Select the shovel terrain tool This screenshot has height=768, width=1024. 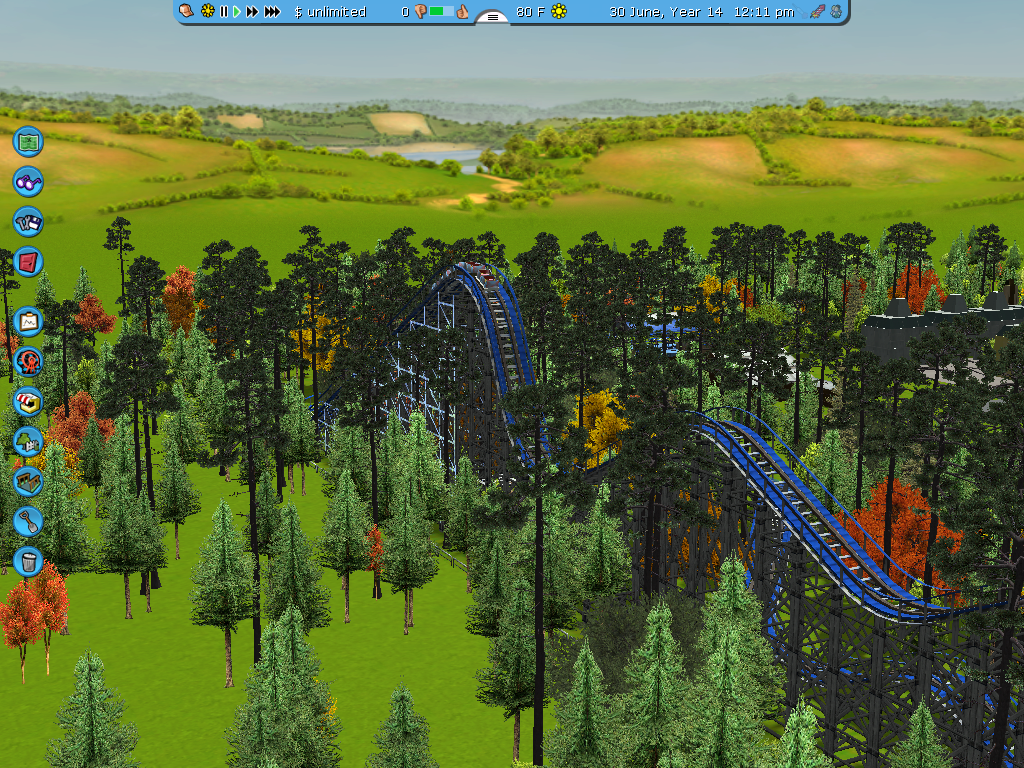[28, 521]
